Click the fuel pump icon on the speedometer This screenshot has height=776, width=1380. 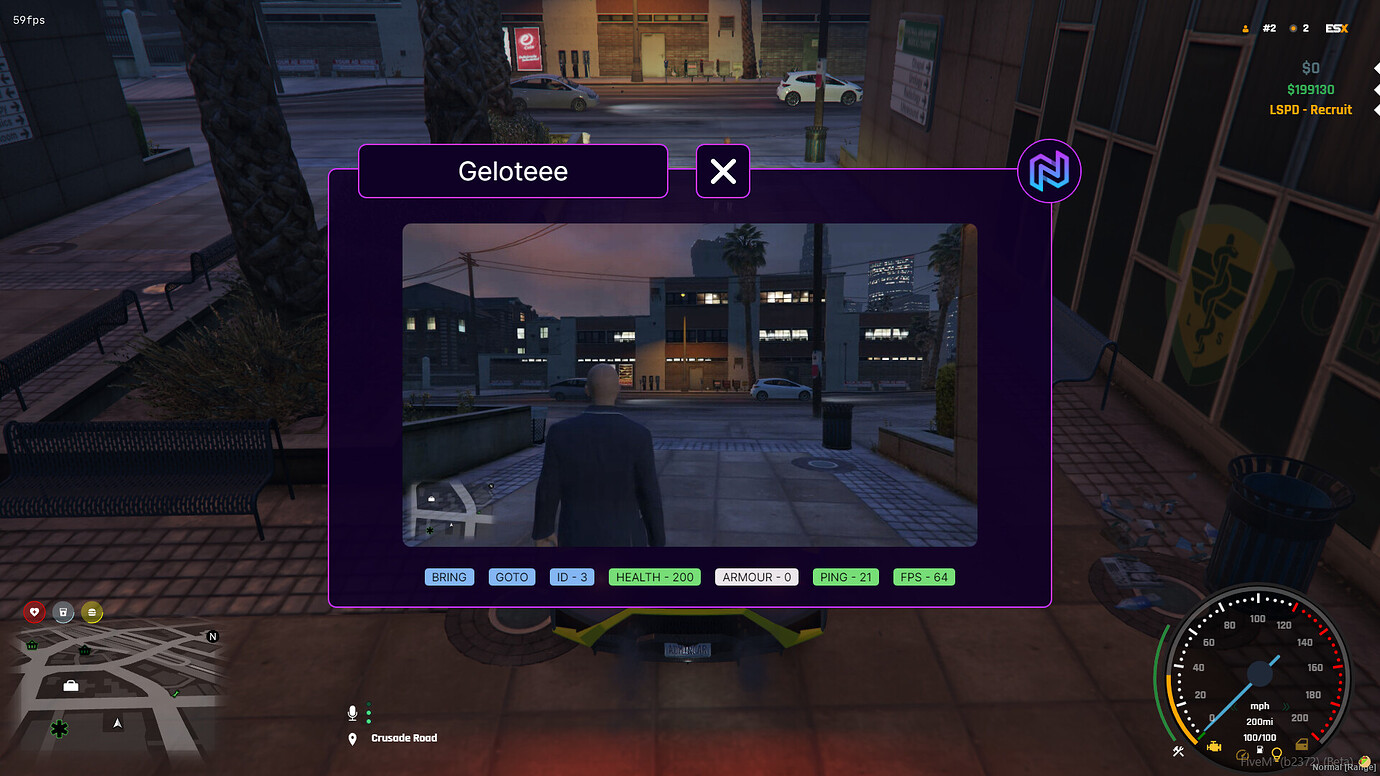pos(1260,750)
